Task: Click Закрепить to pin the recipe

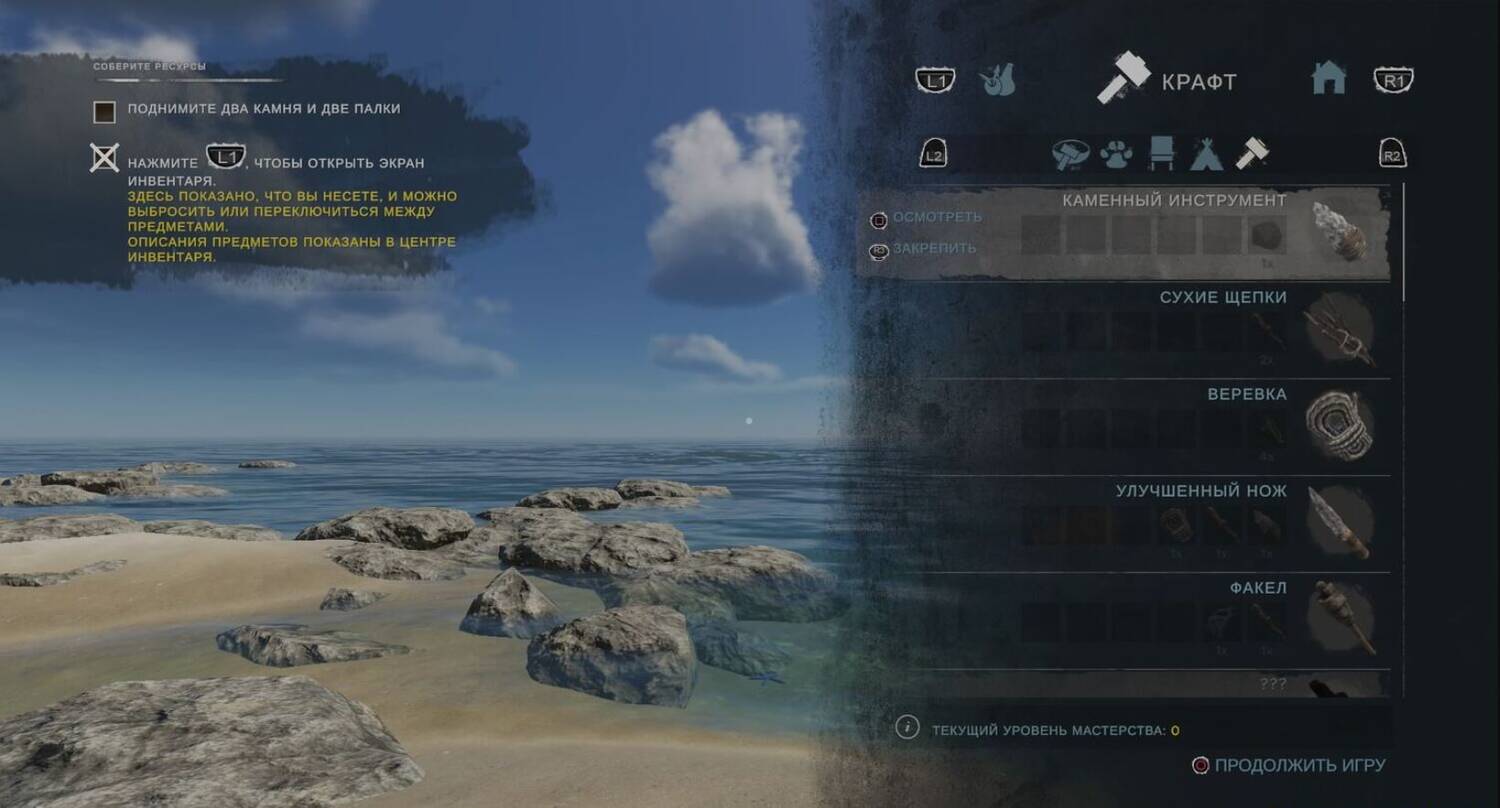Action: point(933,248)
